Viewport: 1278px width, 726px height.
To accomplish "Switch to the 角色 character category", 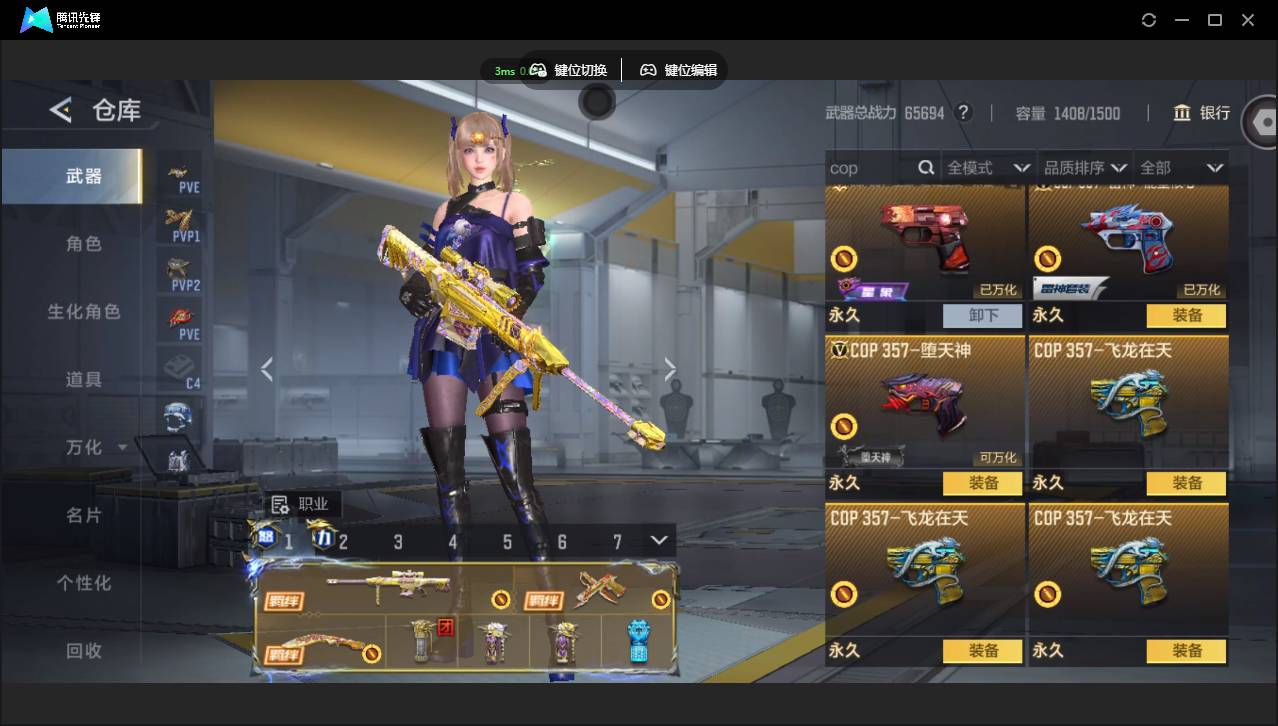I will (x=84, y=244).
